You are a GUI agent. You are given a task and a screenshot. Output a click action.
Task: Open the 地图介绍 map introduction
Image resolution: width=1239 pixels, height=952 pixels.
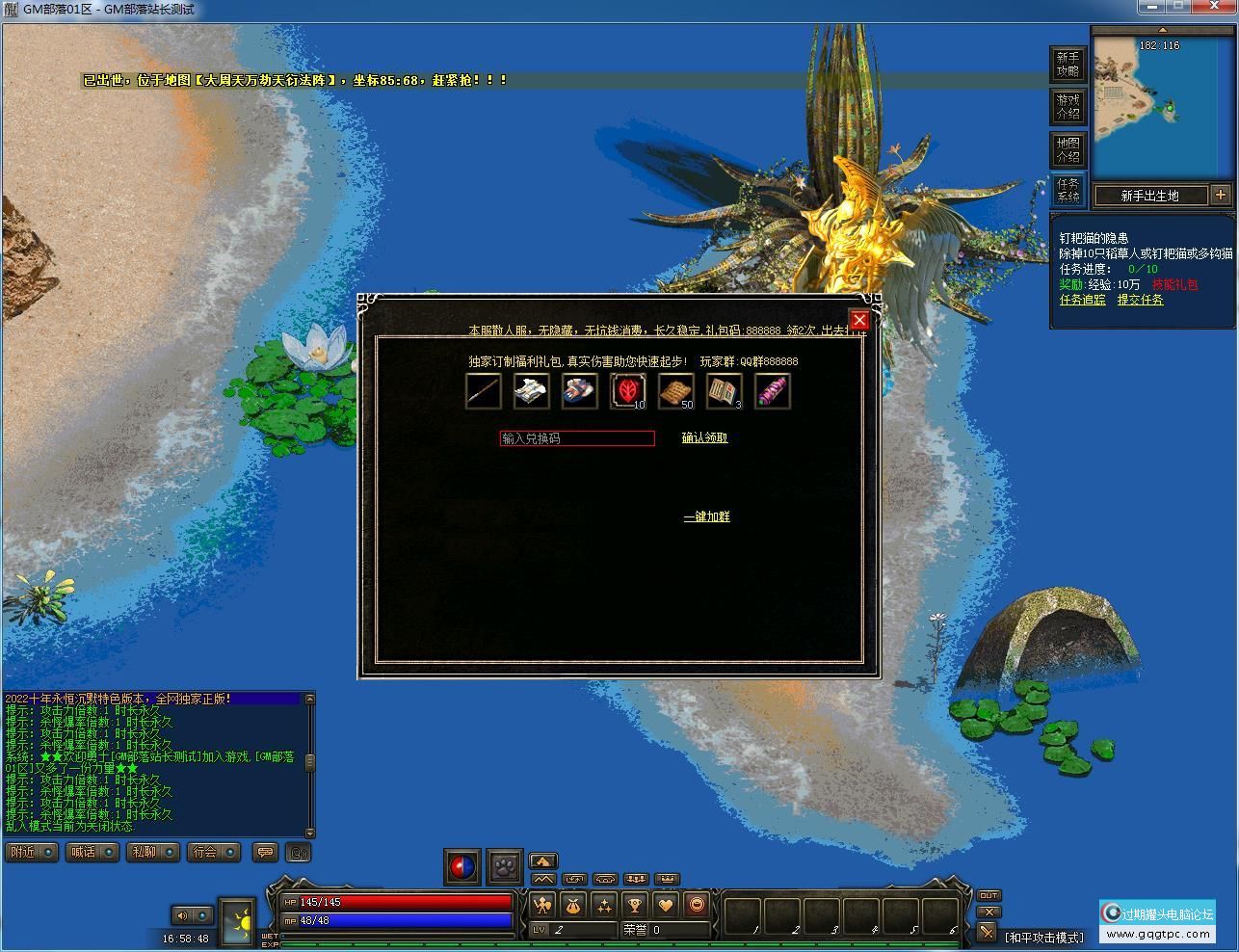tap(1068, 149)
